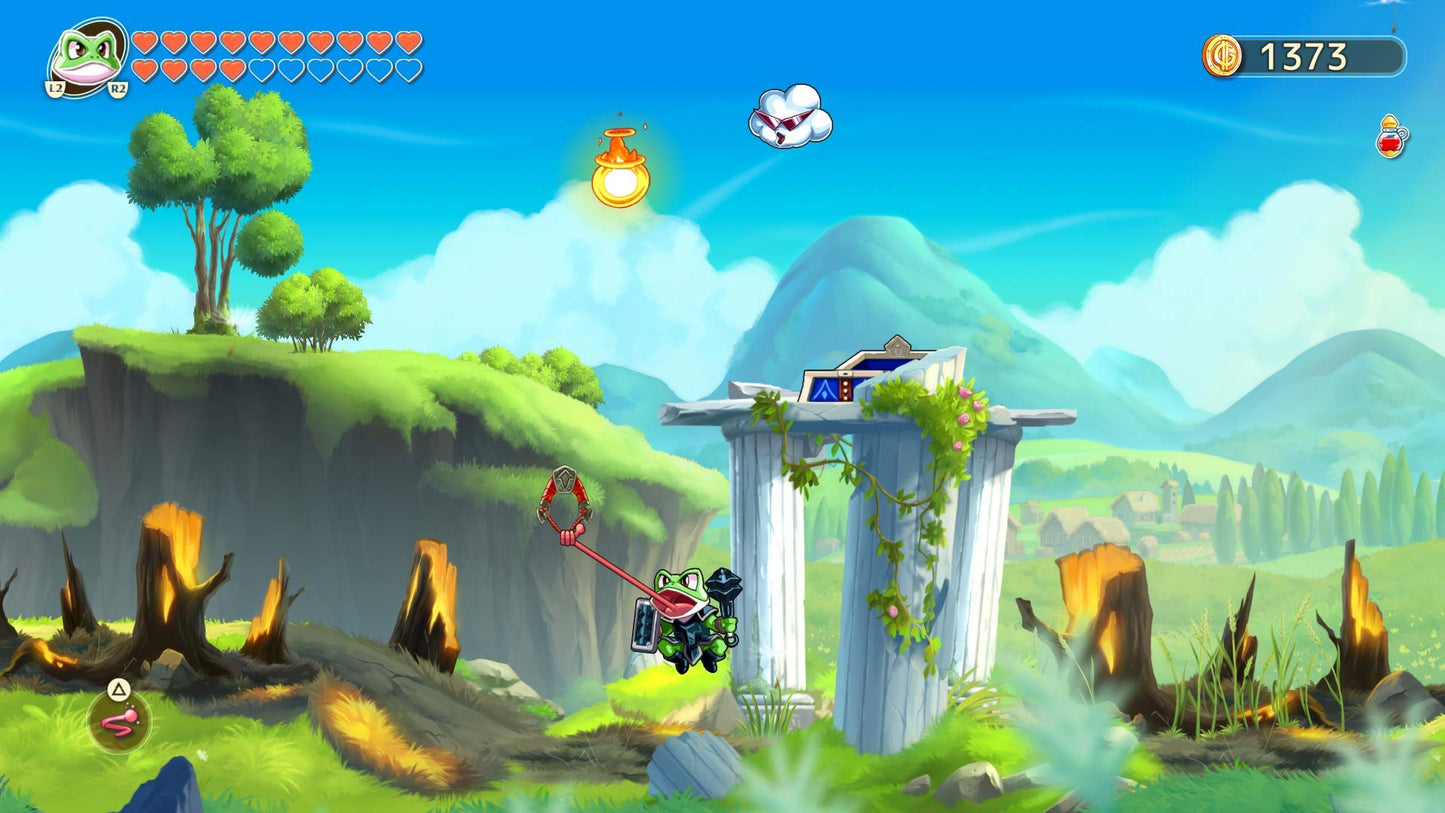Activate the pink tongue ability icon
The height and width of the screenshot is (813, 1445).
tap(119, 721)
